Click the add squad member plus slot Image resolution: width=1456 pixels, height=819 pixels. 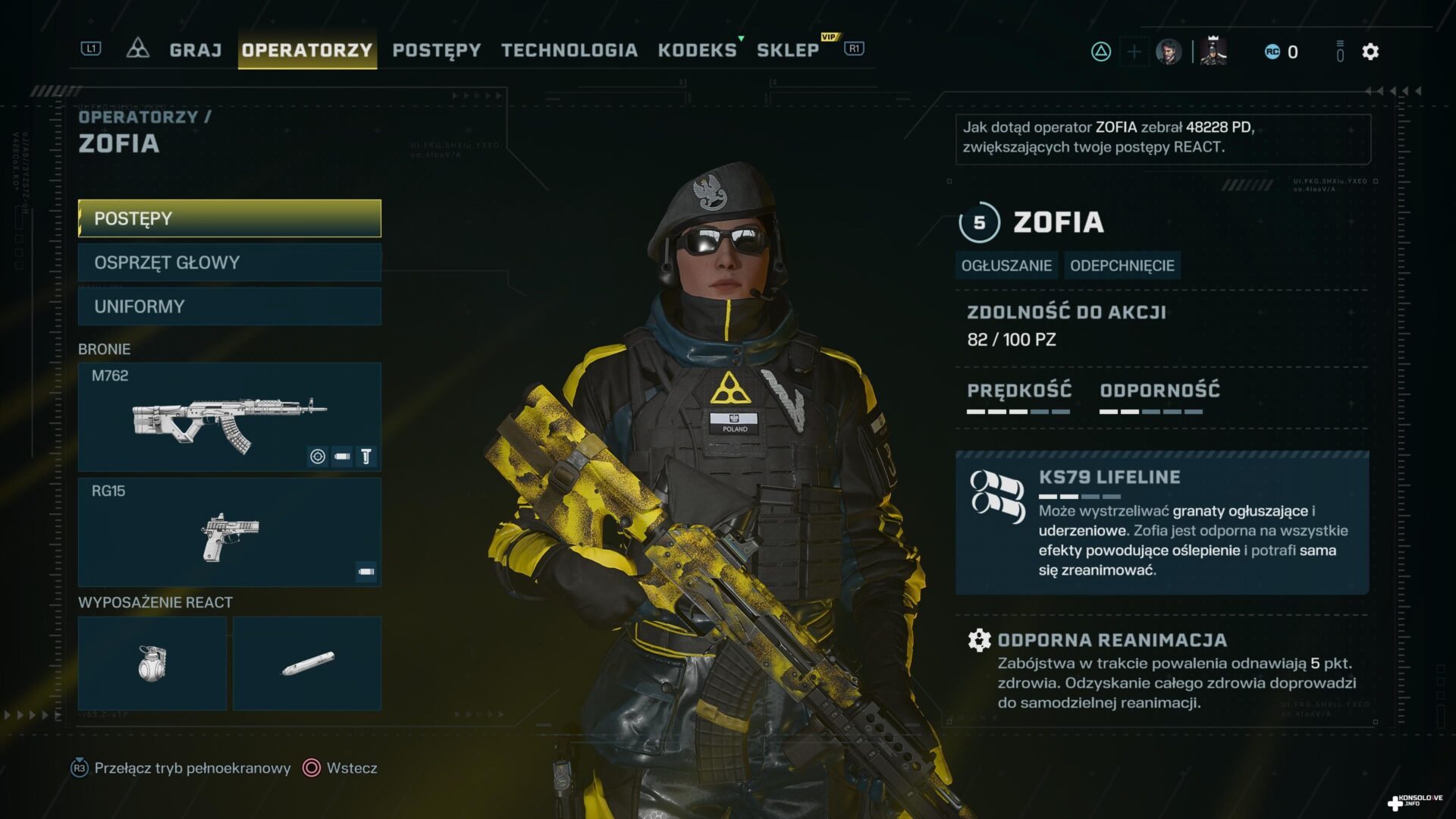[1134, 52]
